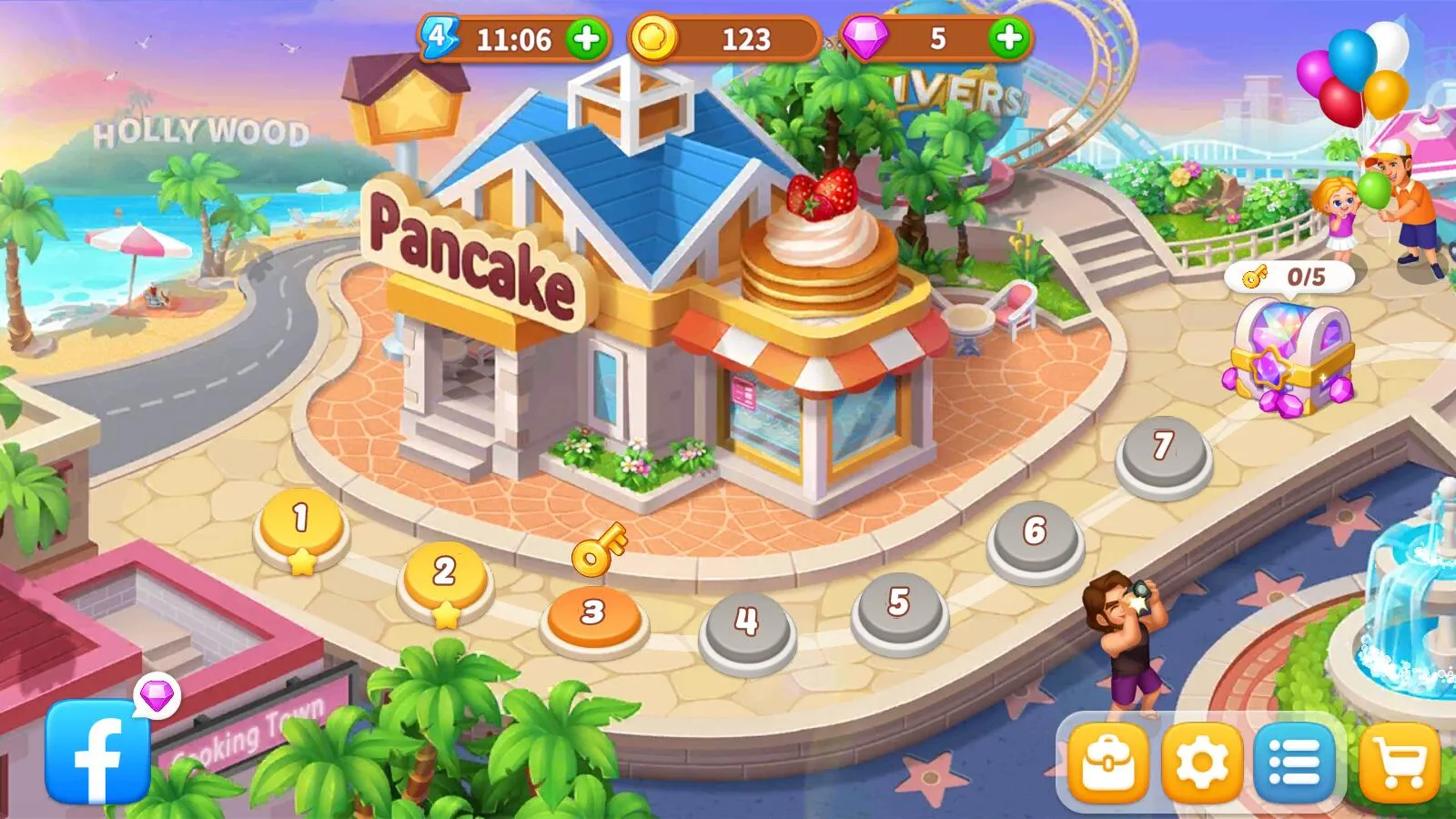Viewport: 1456px width, 819px height.
Task: Buy more gems with the plus button
Action: coord(1008,39)
